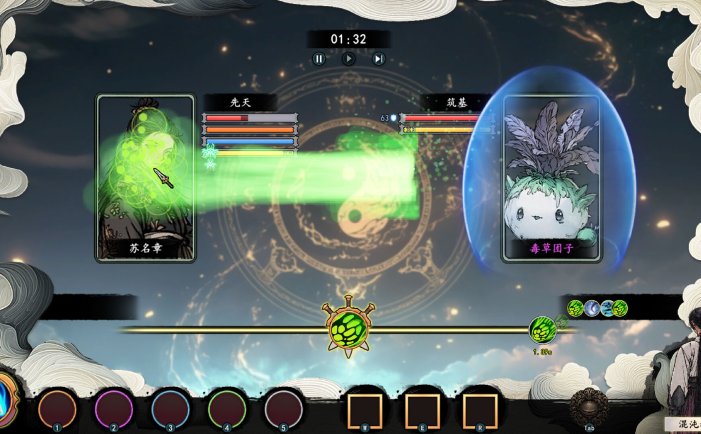Click the square item slot labeled R
The width and height of the screenshot is (701, 434).
[x=480, y=410]
